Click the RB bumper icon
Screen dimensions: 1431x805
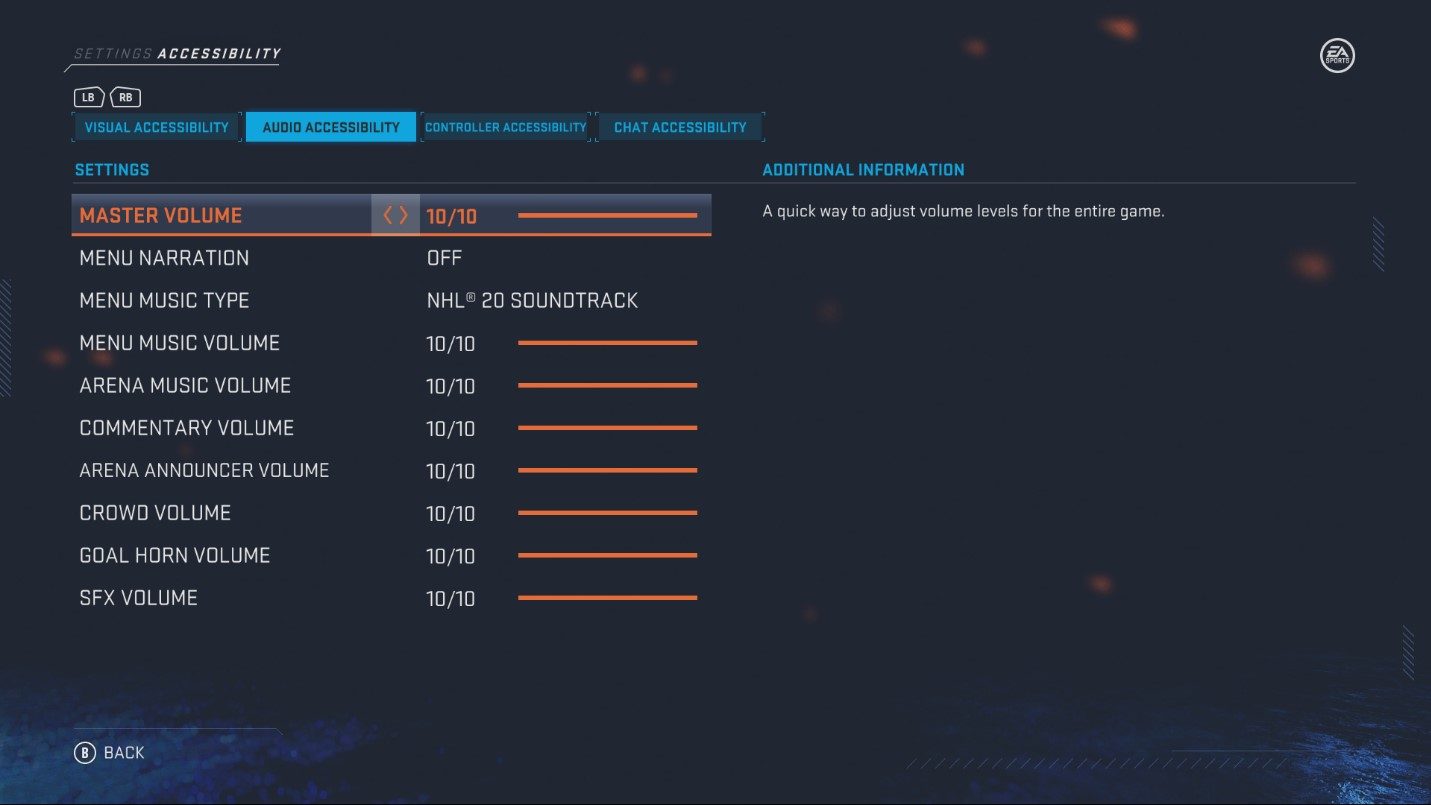pyautogui.click(x=125, y=97)
